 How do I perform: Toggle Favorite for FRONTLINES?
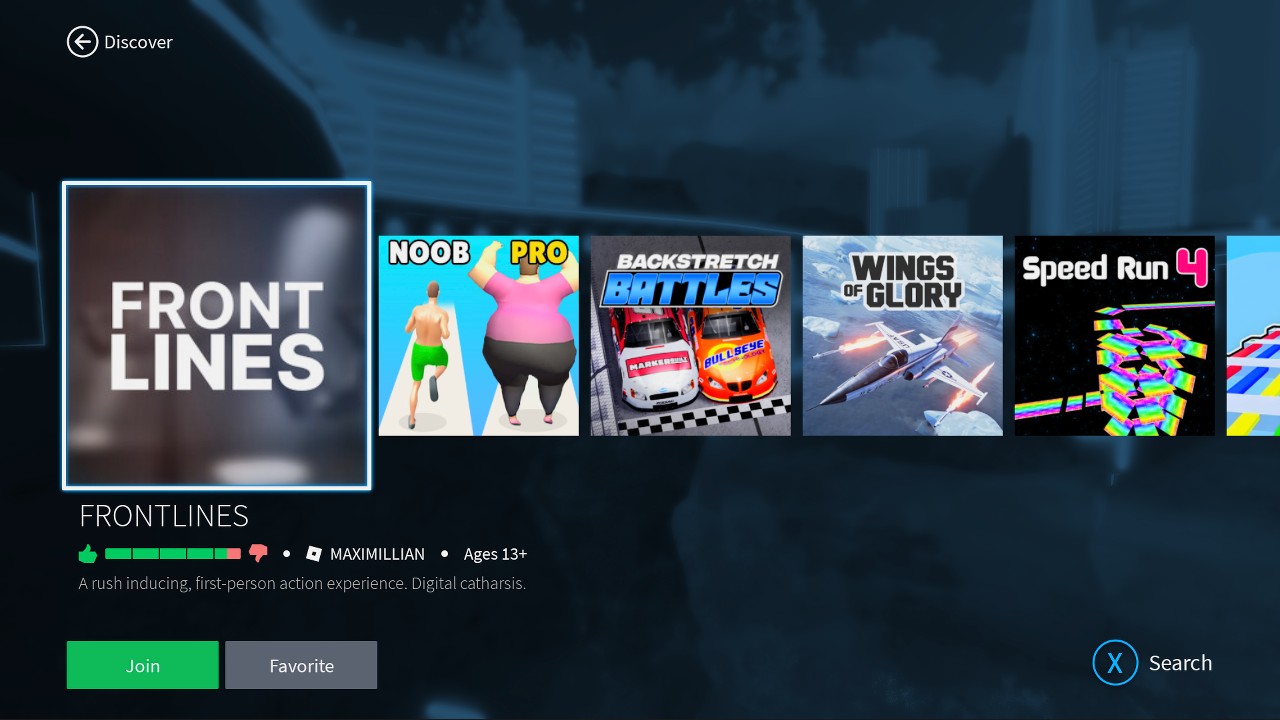pyautogui.click(x=301, y=665)
